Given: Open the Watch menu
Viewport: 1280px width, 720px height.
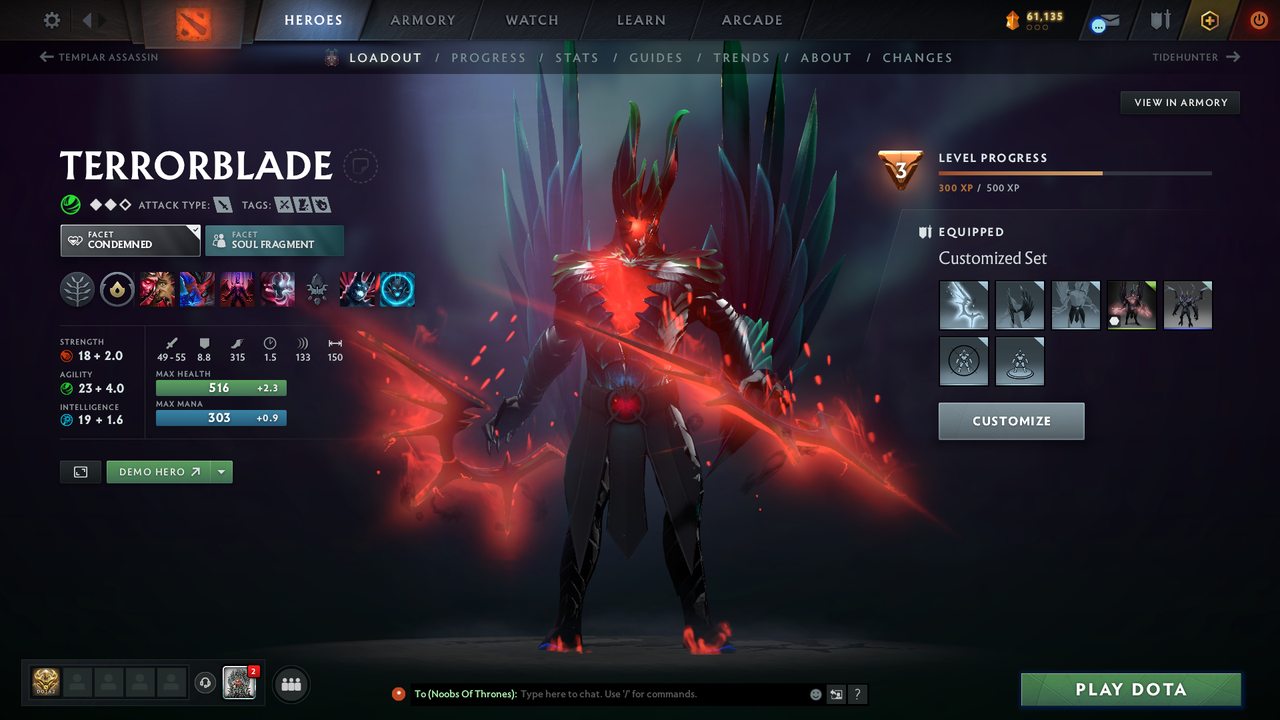Looking at the screenshot, I should tap(531, 19).
